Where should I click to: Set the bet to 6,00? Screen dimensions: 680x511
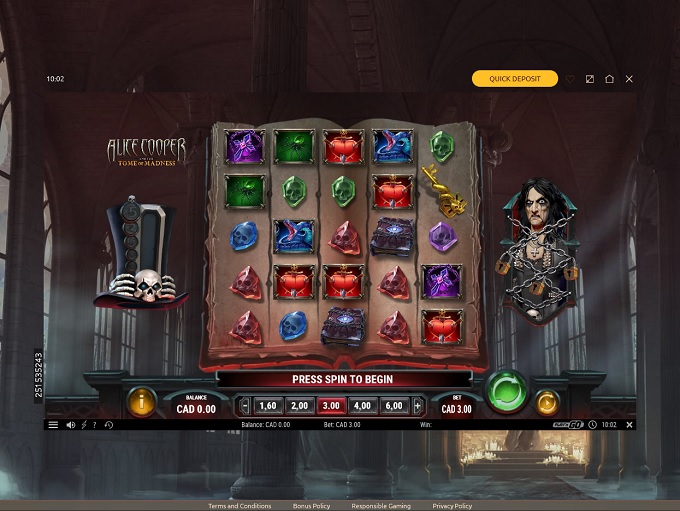pos(394,405)
